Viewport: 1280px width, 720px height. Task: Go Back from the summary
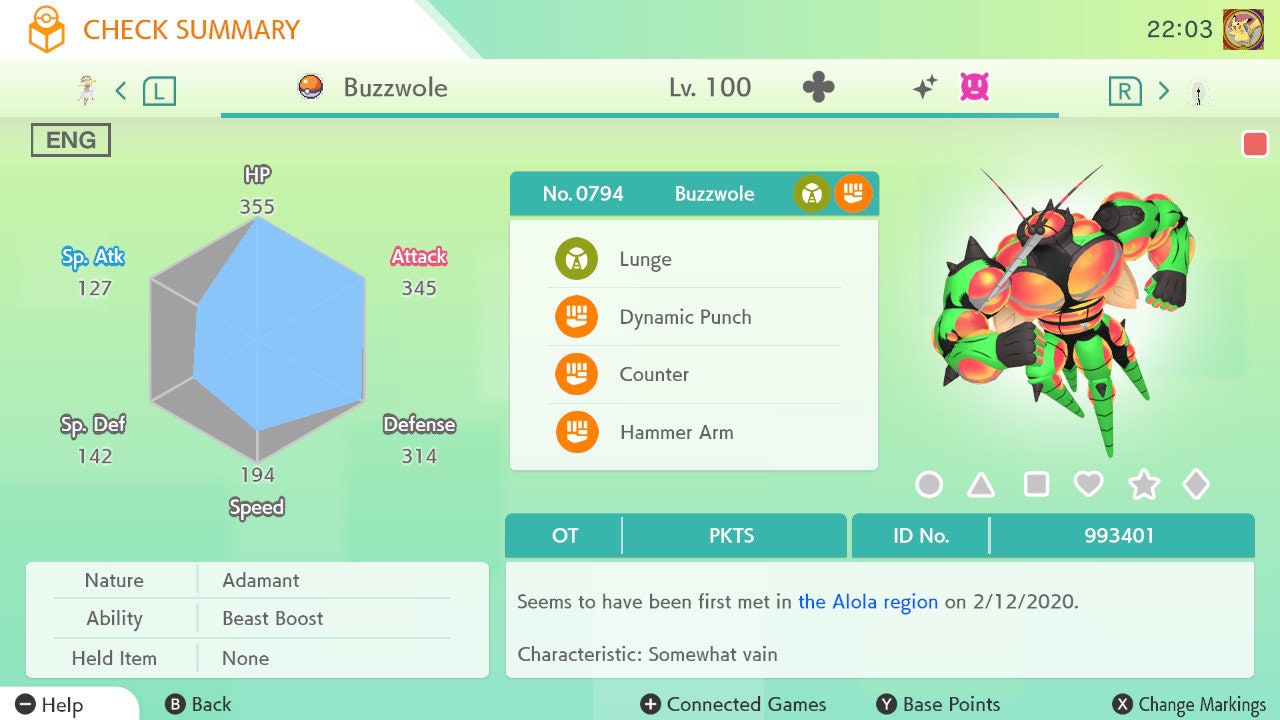(198, 705)
